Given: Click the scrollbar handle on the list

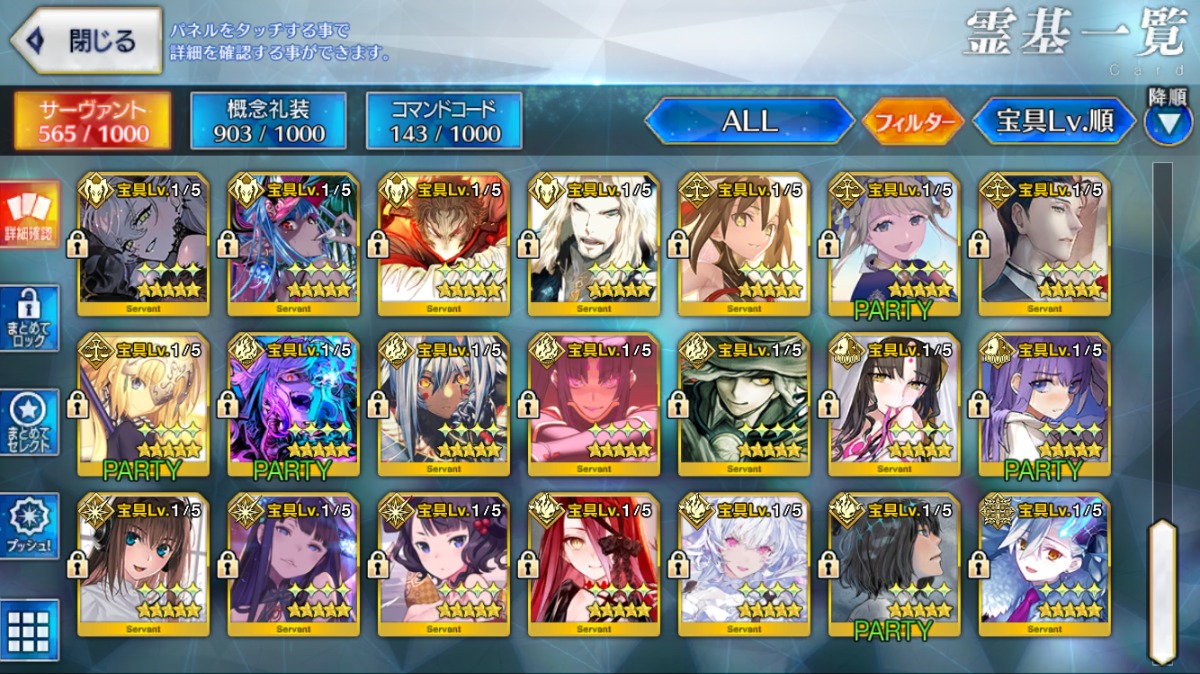Looking at the screenshot, I should point(1162,590).
